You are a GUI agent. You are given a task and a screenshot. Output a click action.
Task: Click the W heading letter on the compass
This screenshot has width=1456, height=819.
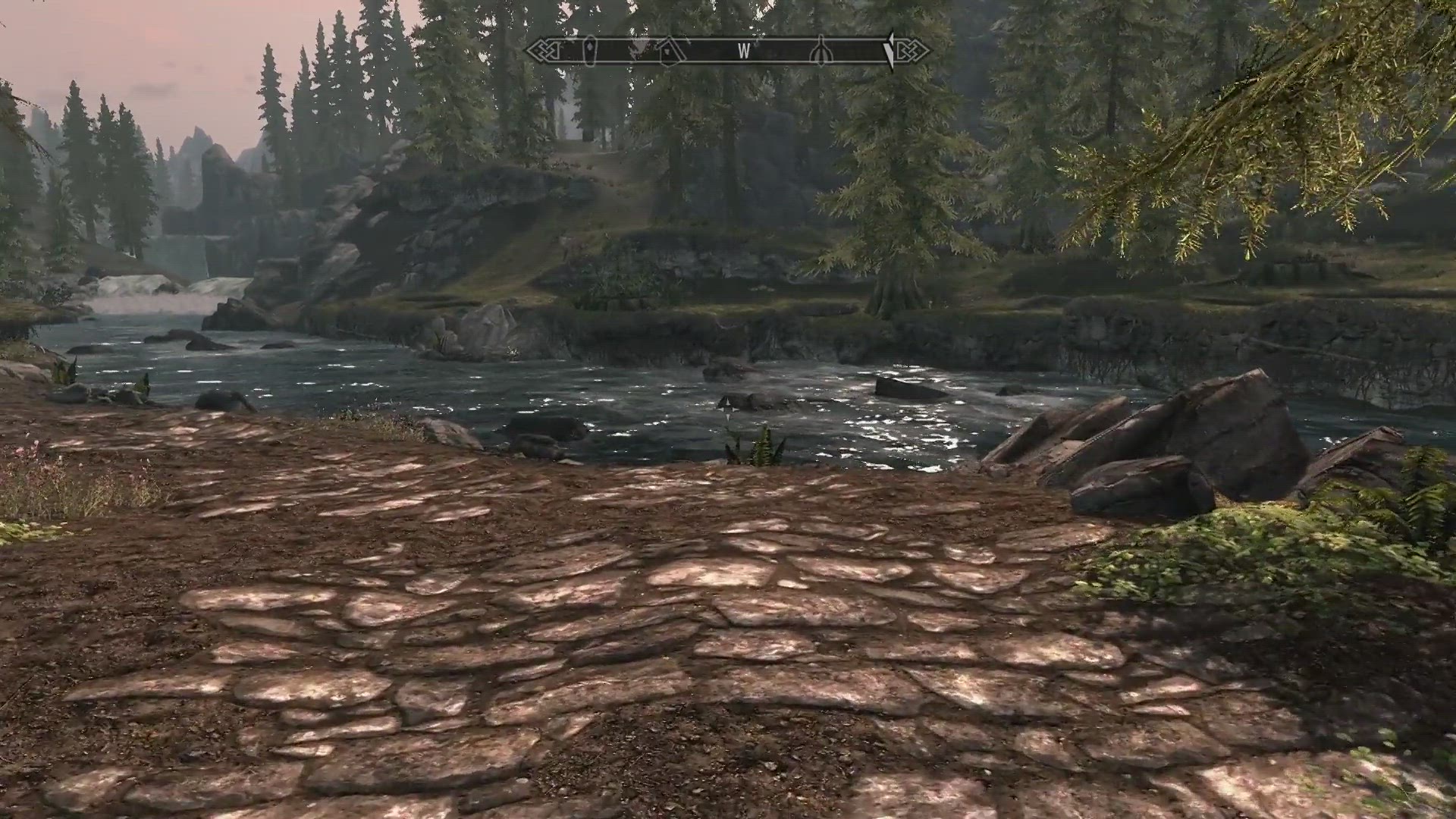coord(744,52)
